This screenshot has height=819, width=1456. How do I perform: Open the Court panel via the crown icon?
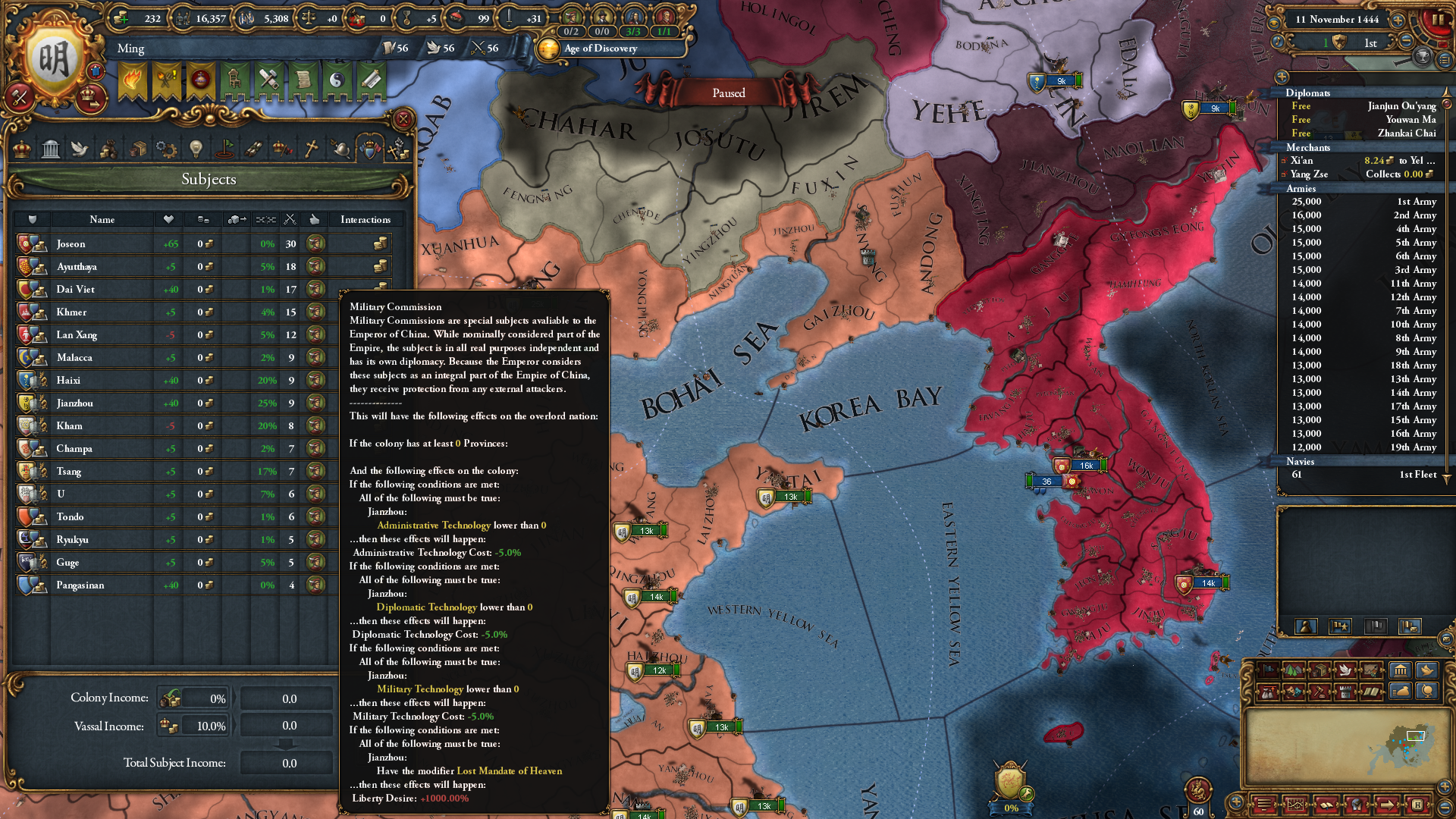[x=24, y=149]
